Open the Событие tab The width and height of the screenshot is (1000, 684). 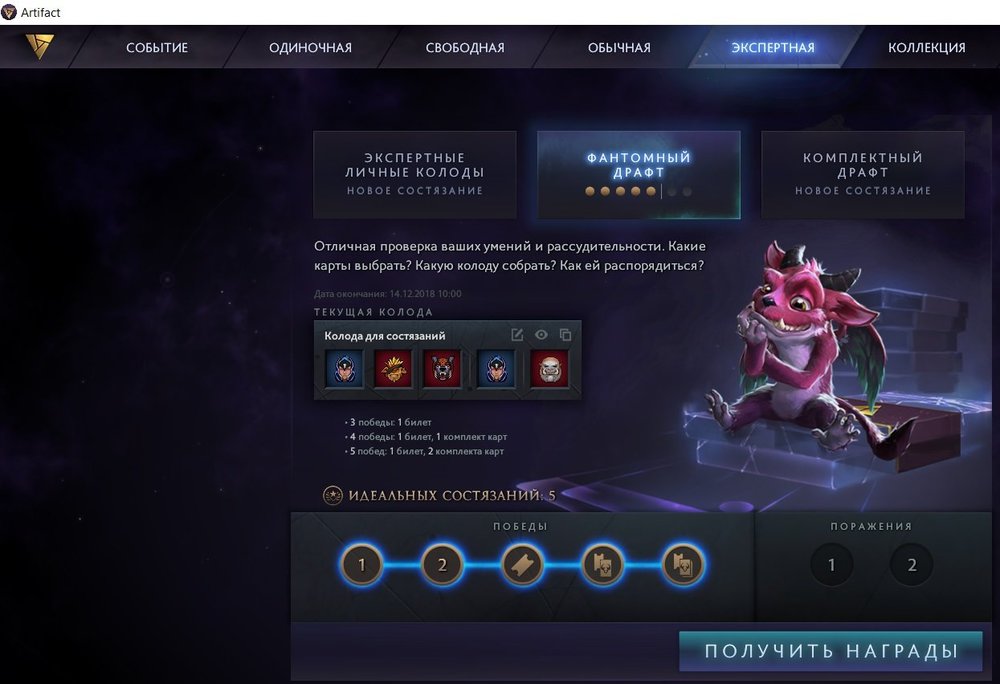pyautogui.click(x=157, y=48)
